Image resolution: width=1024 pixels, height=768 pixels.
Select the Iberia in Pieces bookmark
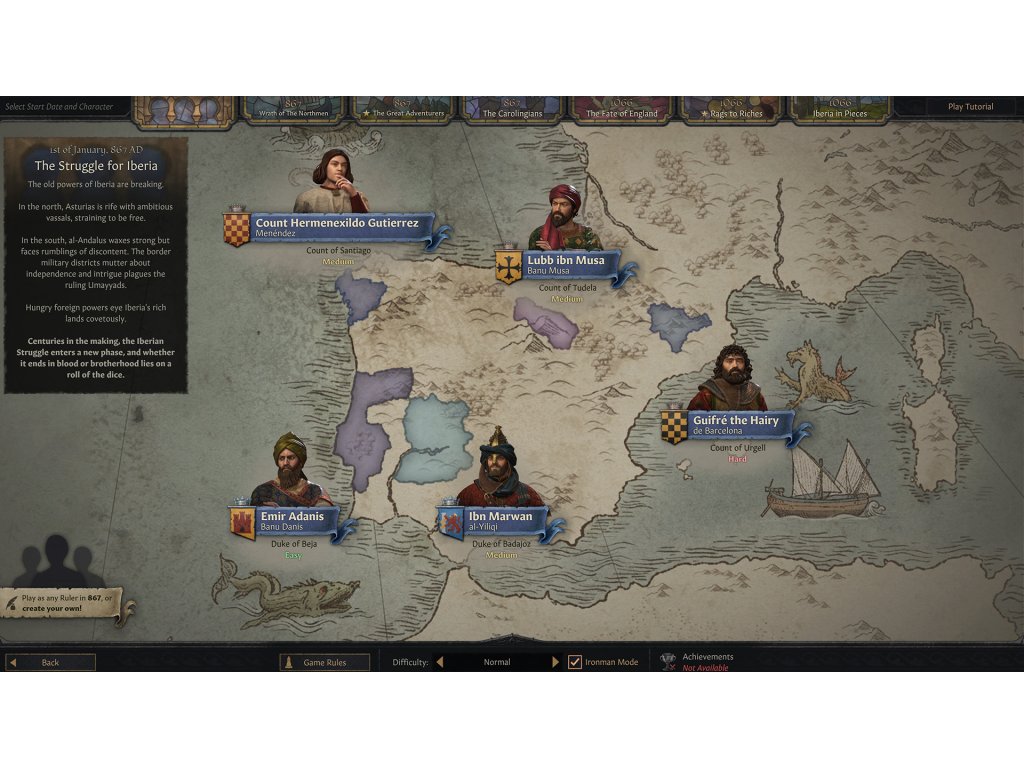pos(840,110)
